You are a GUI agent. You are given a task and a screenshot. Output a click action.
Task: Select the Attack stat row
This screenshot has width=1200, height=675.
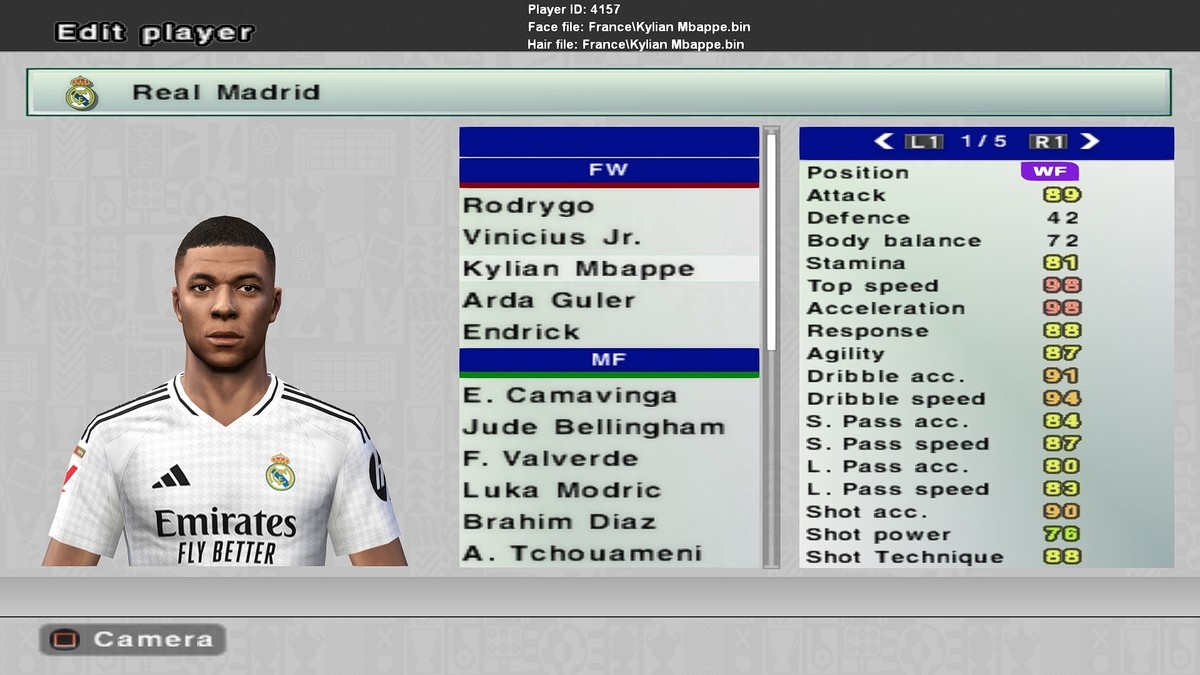pyautogui.click(x=985, y=195)
